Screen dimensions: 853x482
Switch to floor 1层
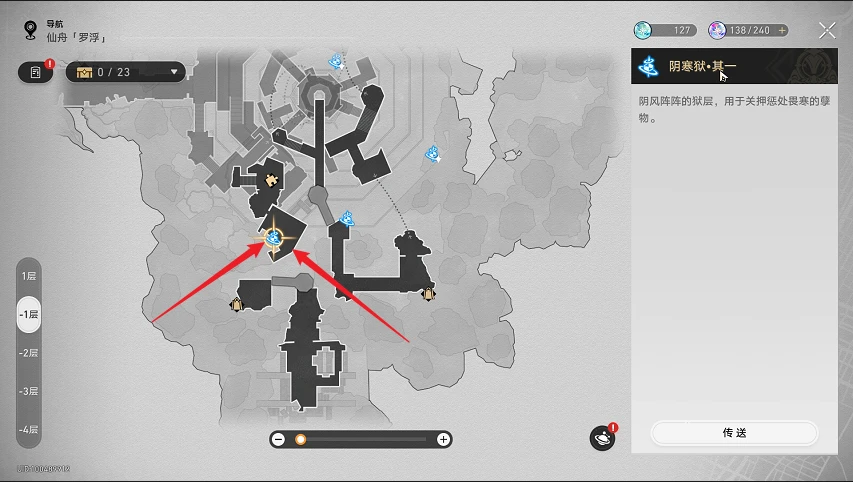[x=29, y=275]
